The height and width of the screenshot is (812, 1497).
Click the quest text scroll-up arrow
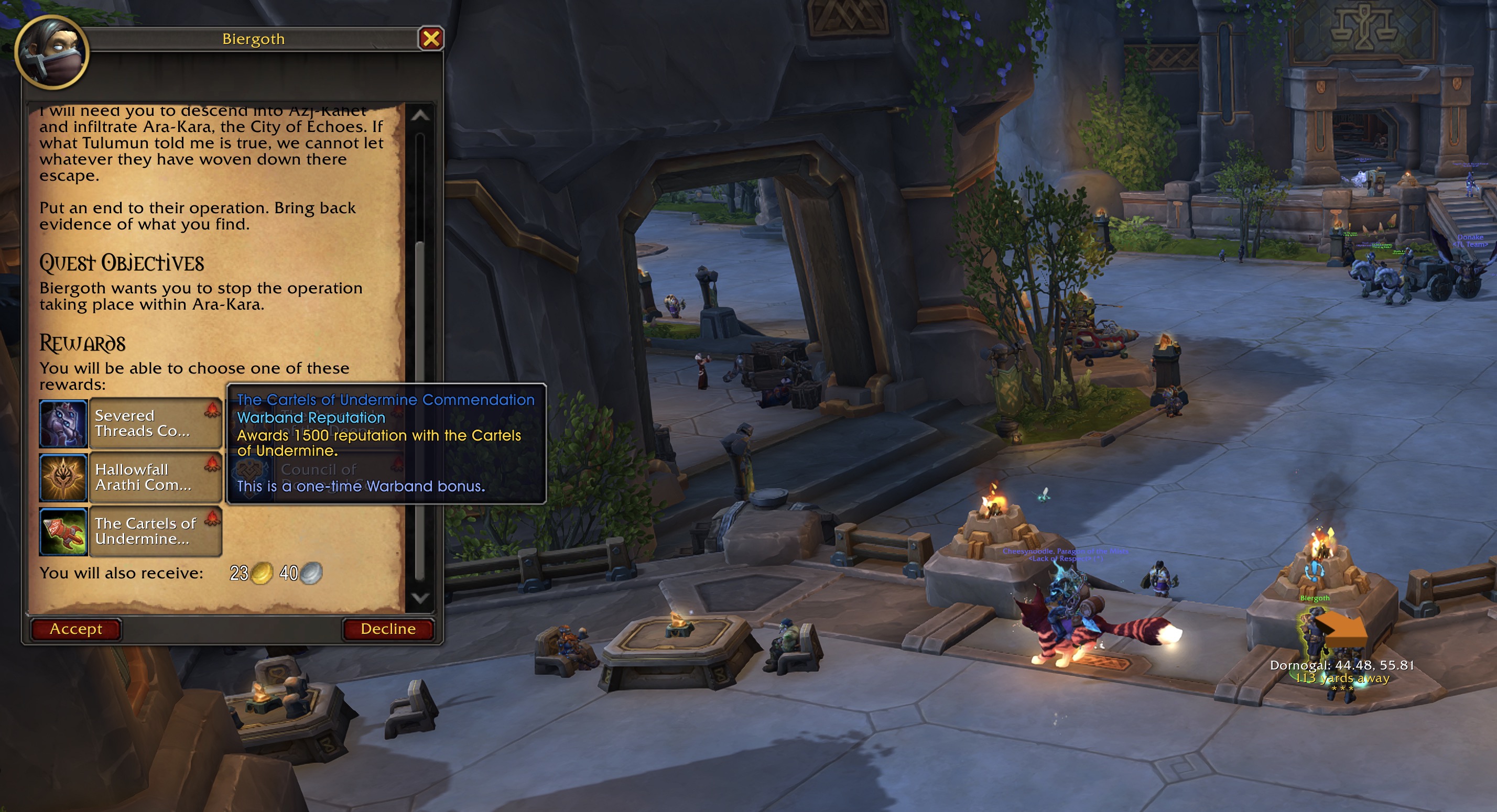419,116
